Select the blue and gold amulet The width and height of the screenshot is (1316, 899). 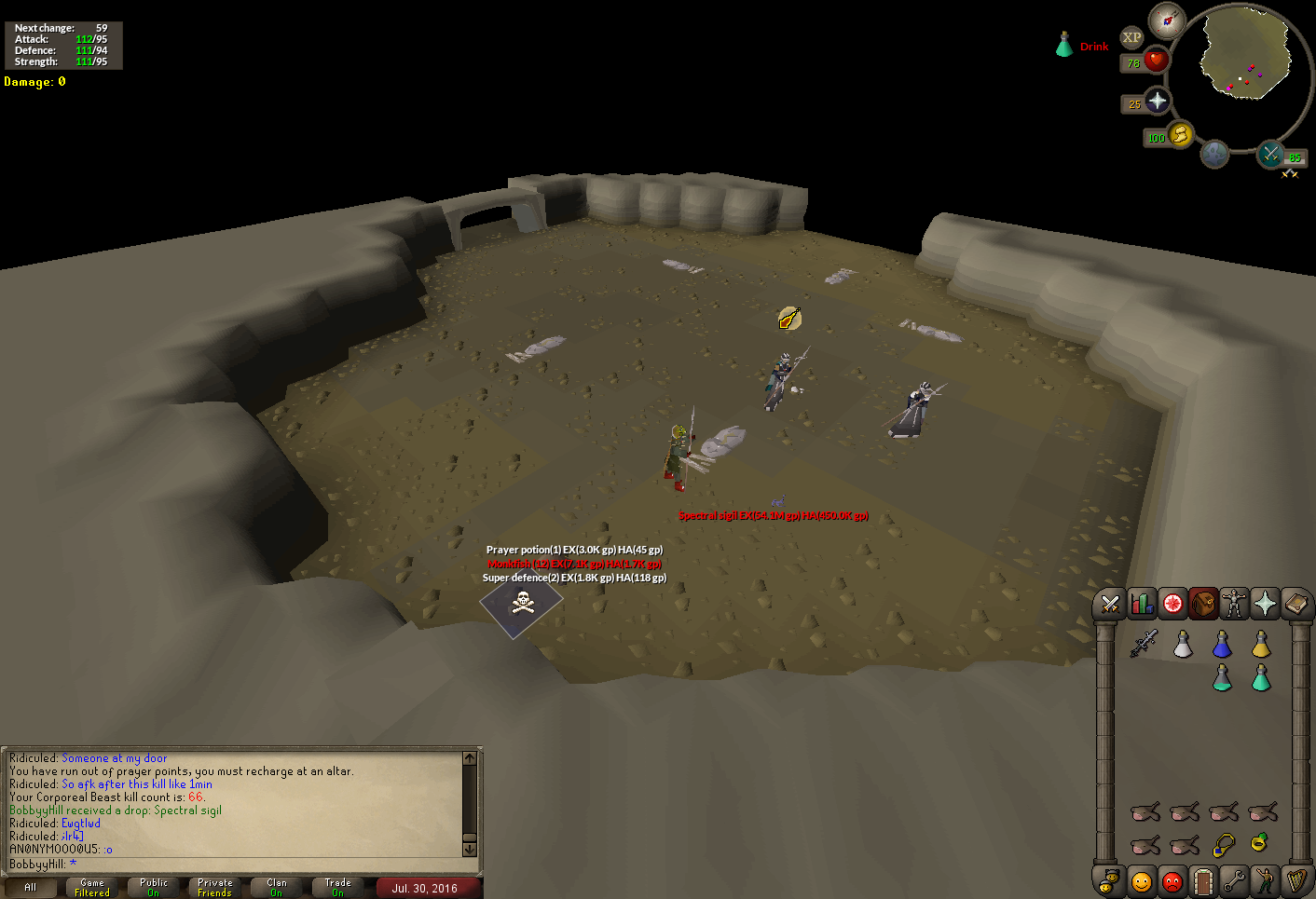1223,845
